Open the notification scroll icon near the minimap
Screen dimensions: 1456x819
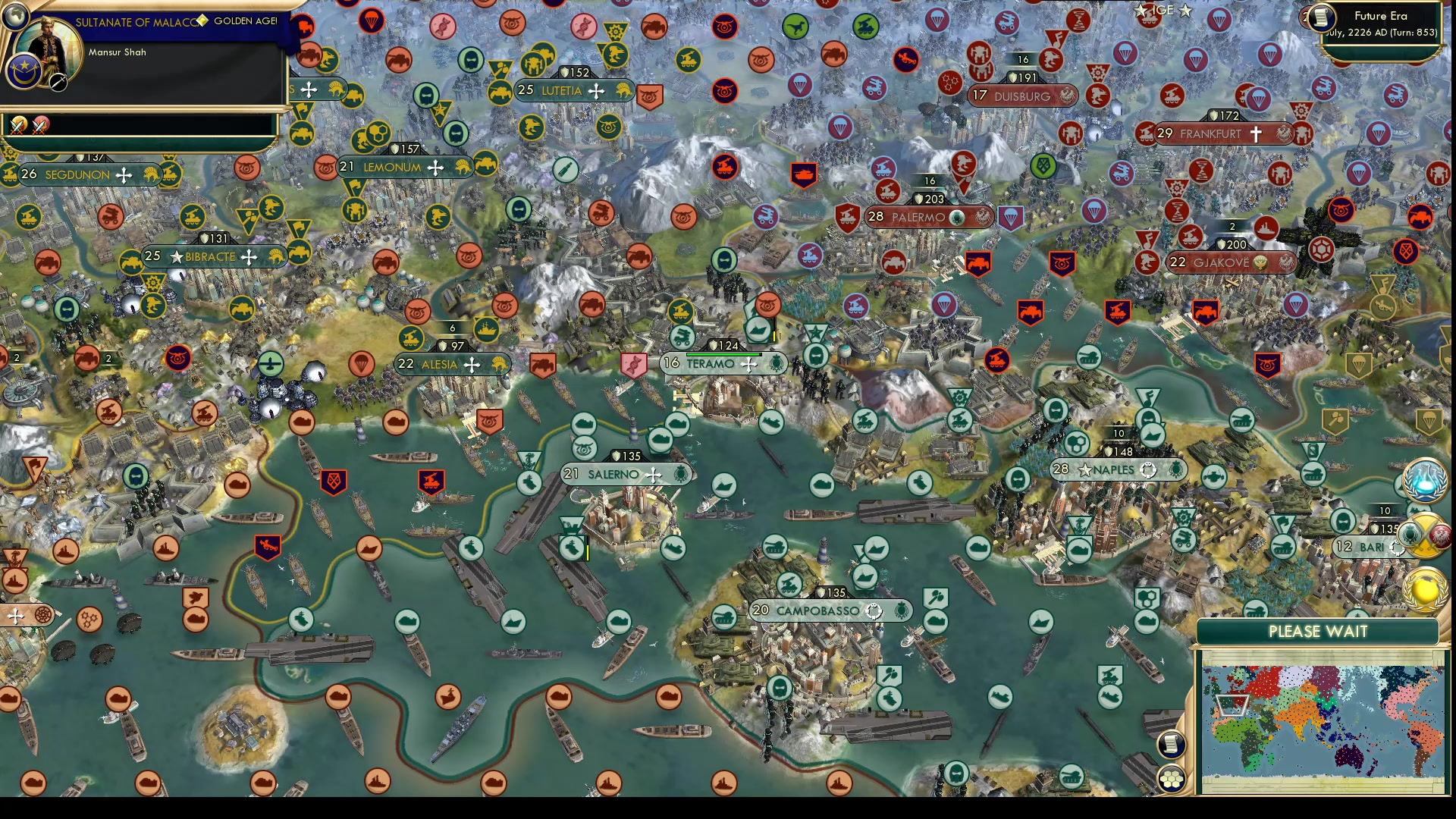tap(1172, 744)
